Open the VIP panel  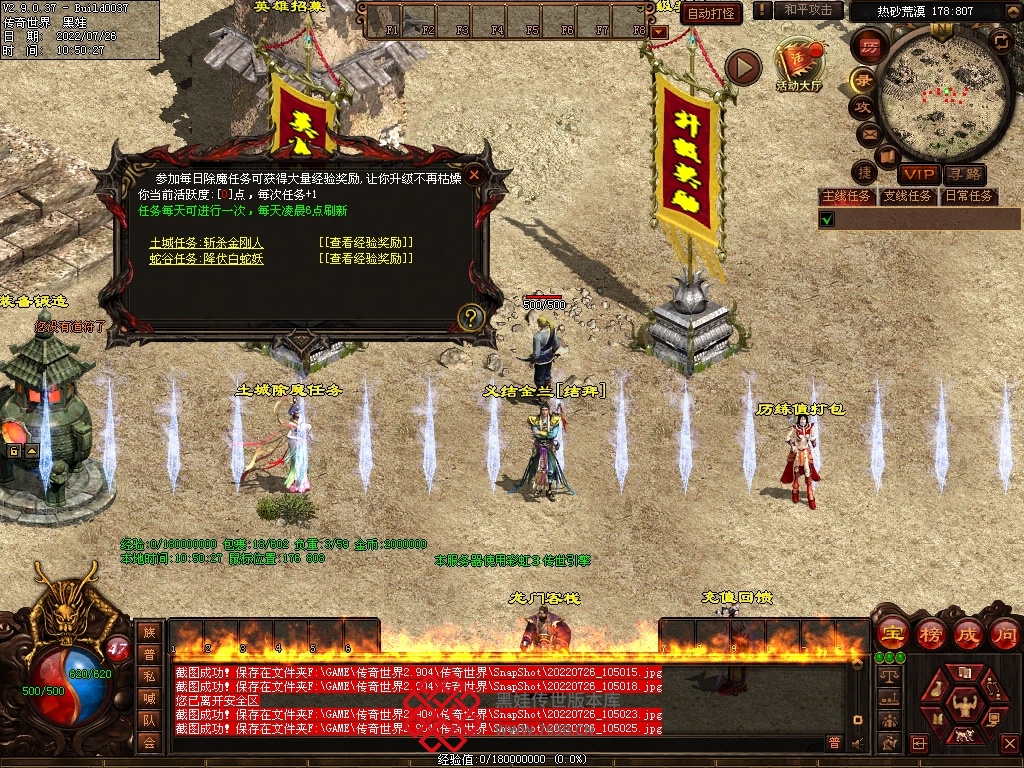coord(918,175)
